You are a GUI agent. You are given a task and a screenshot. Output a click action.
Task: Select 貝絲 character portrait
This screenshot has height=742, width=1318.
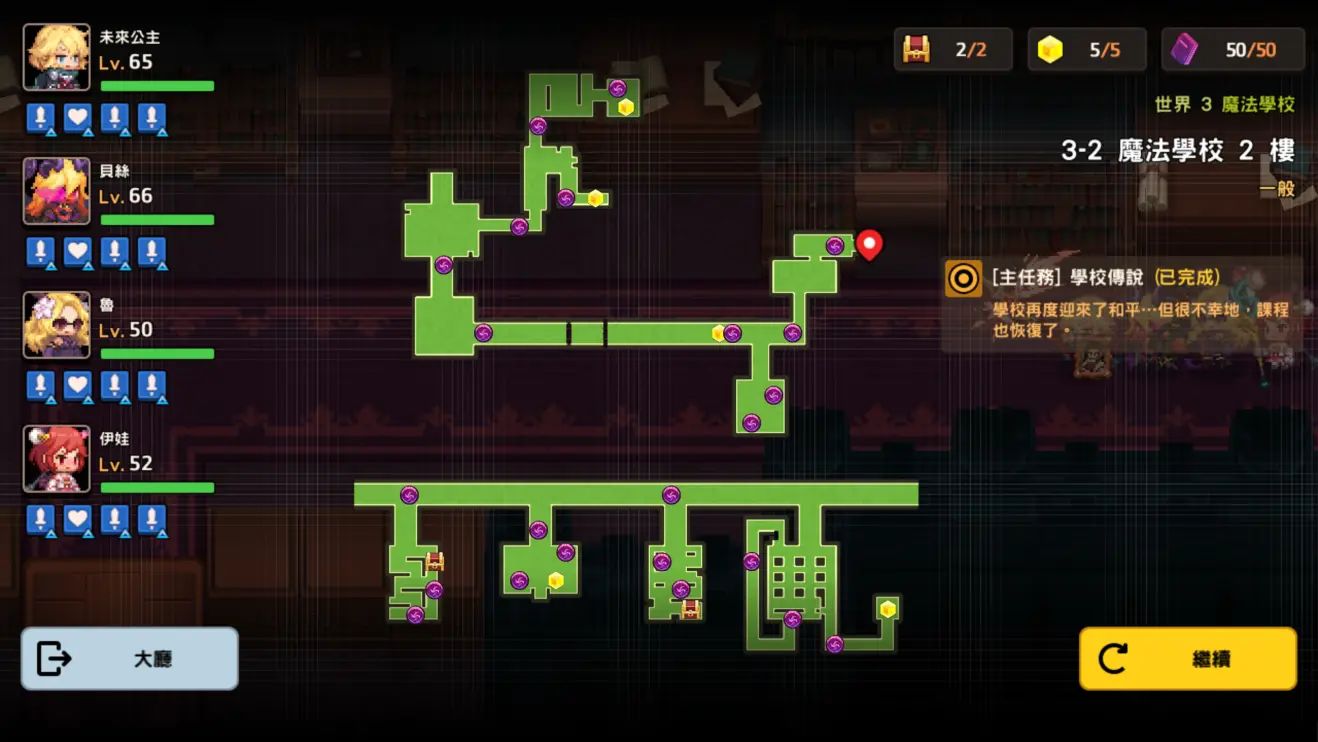click(x=57, y=191)
